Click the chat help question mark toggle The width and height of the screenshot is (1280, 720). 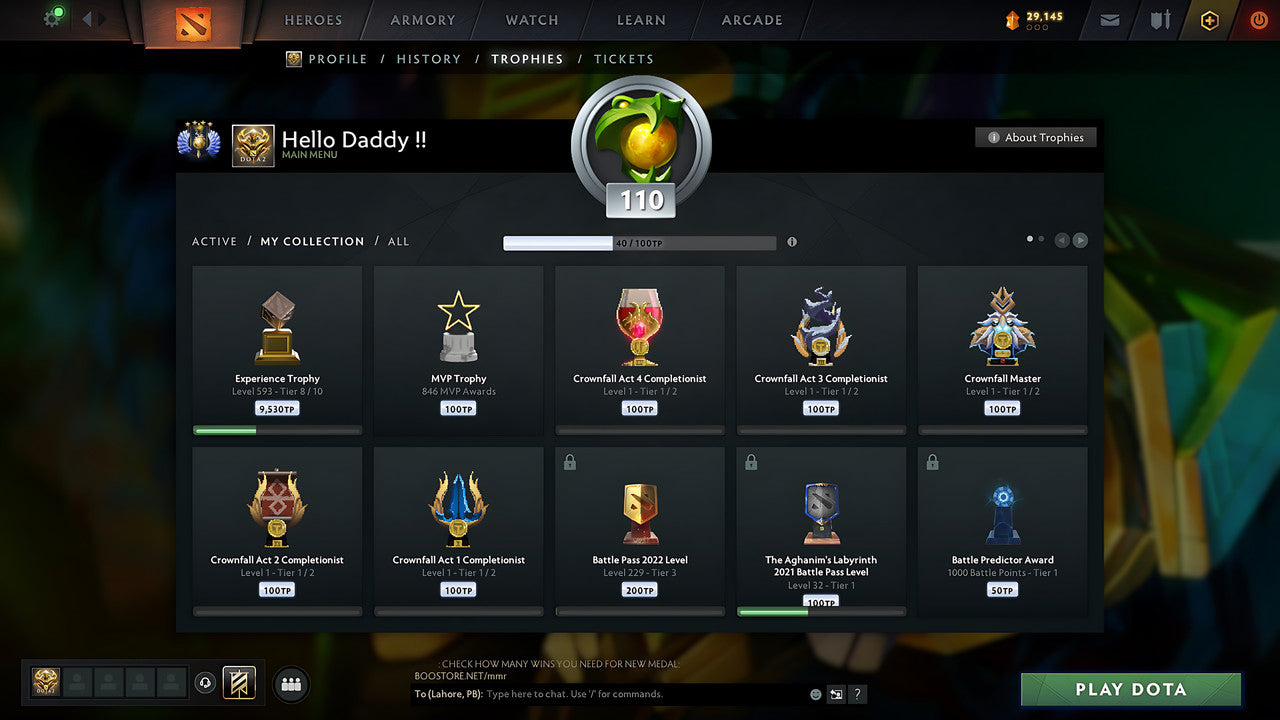click(x=857, y=694)
